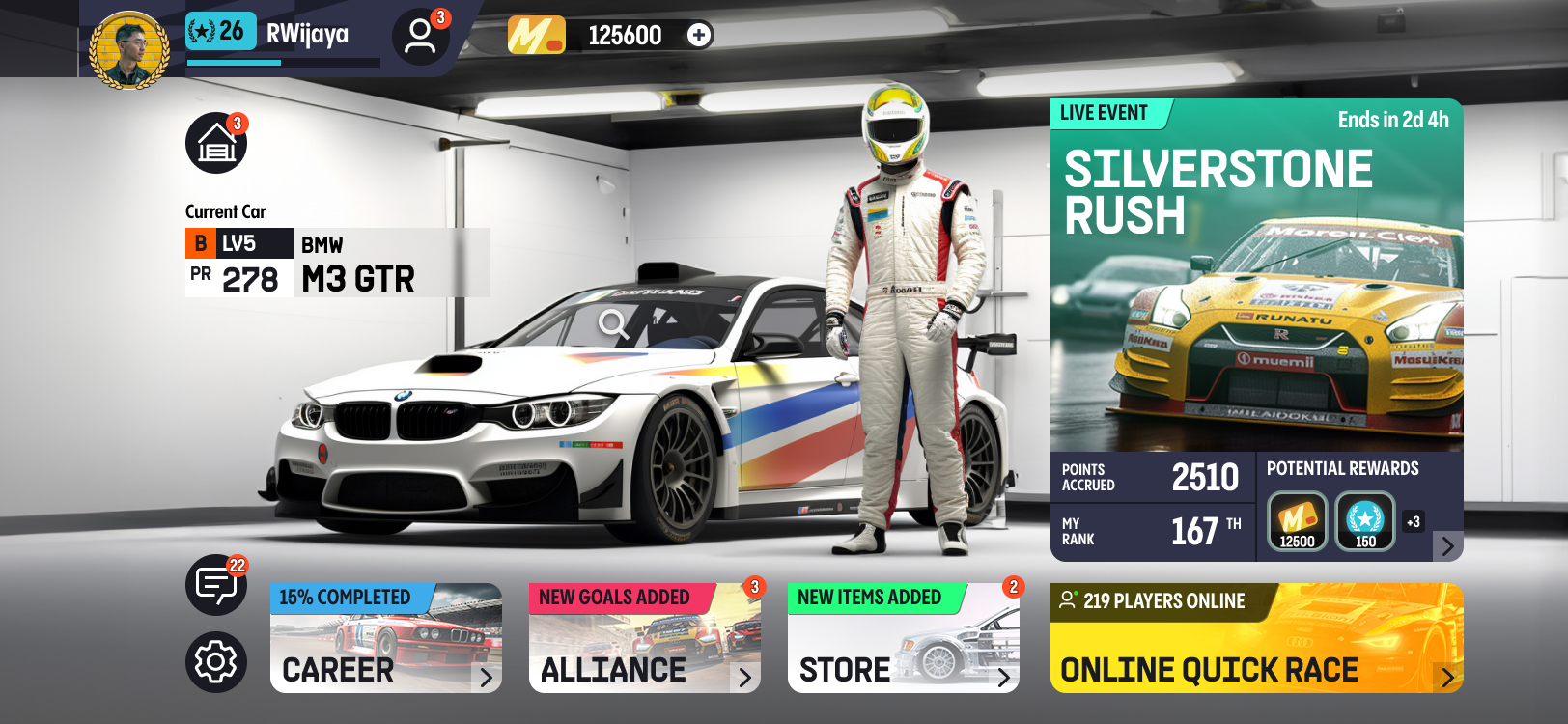
Task: Show more rewards with the +3 badge
Action: point(1414,522)
